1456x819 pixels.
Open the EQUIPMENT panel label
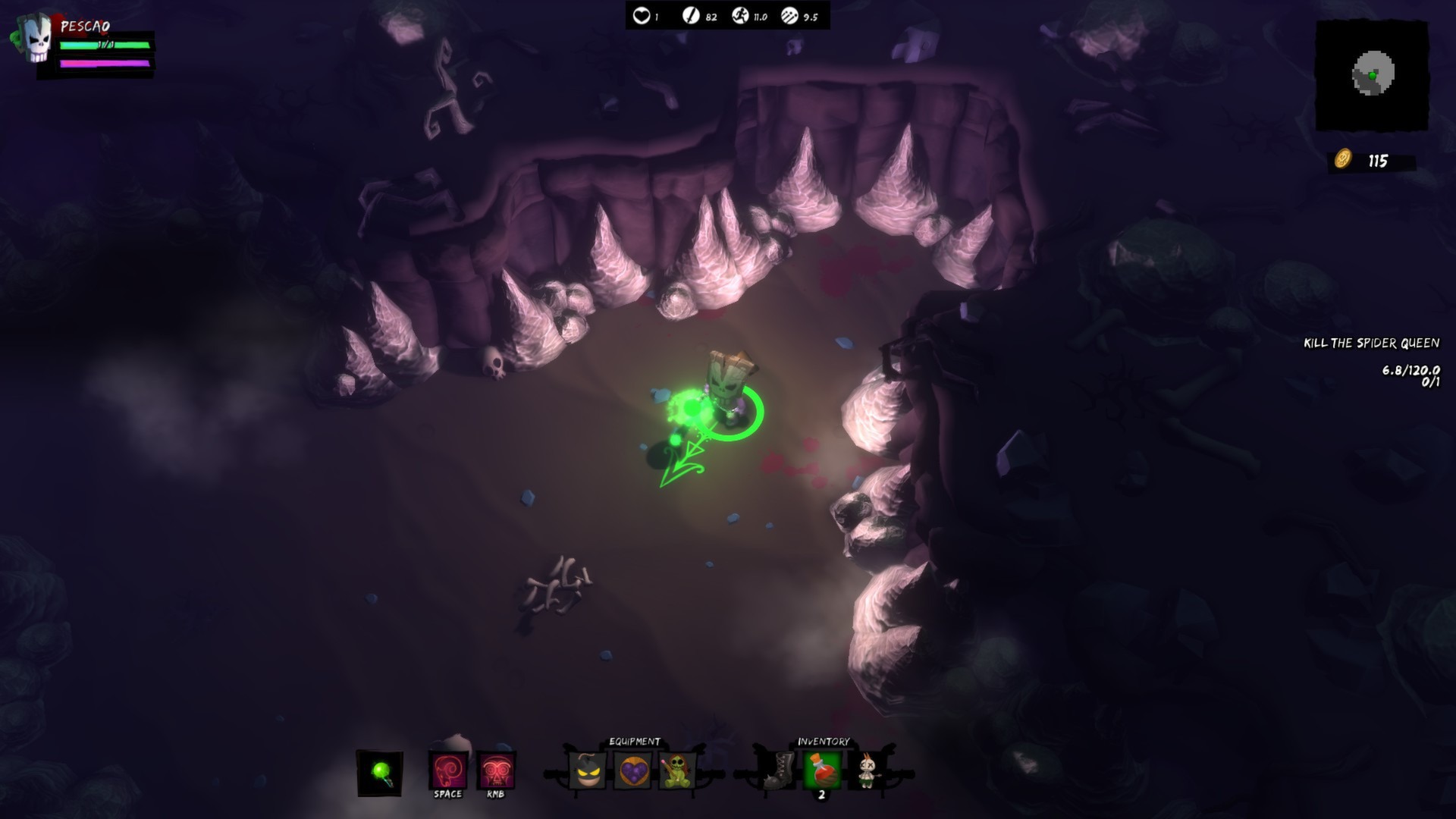pyautogui.click(x=635, y=741)
